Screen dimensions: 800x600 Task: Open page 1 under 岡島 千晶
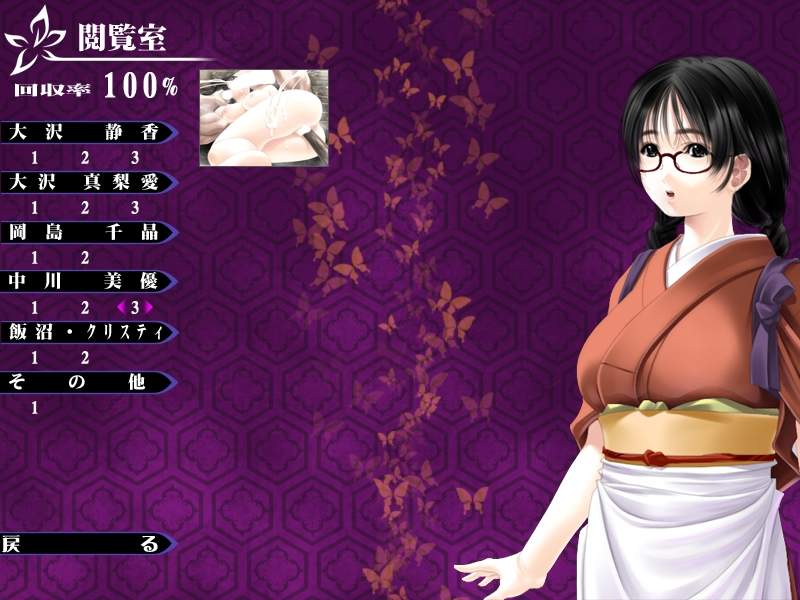(x=36, y=257)
